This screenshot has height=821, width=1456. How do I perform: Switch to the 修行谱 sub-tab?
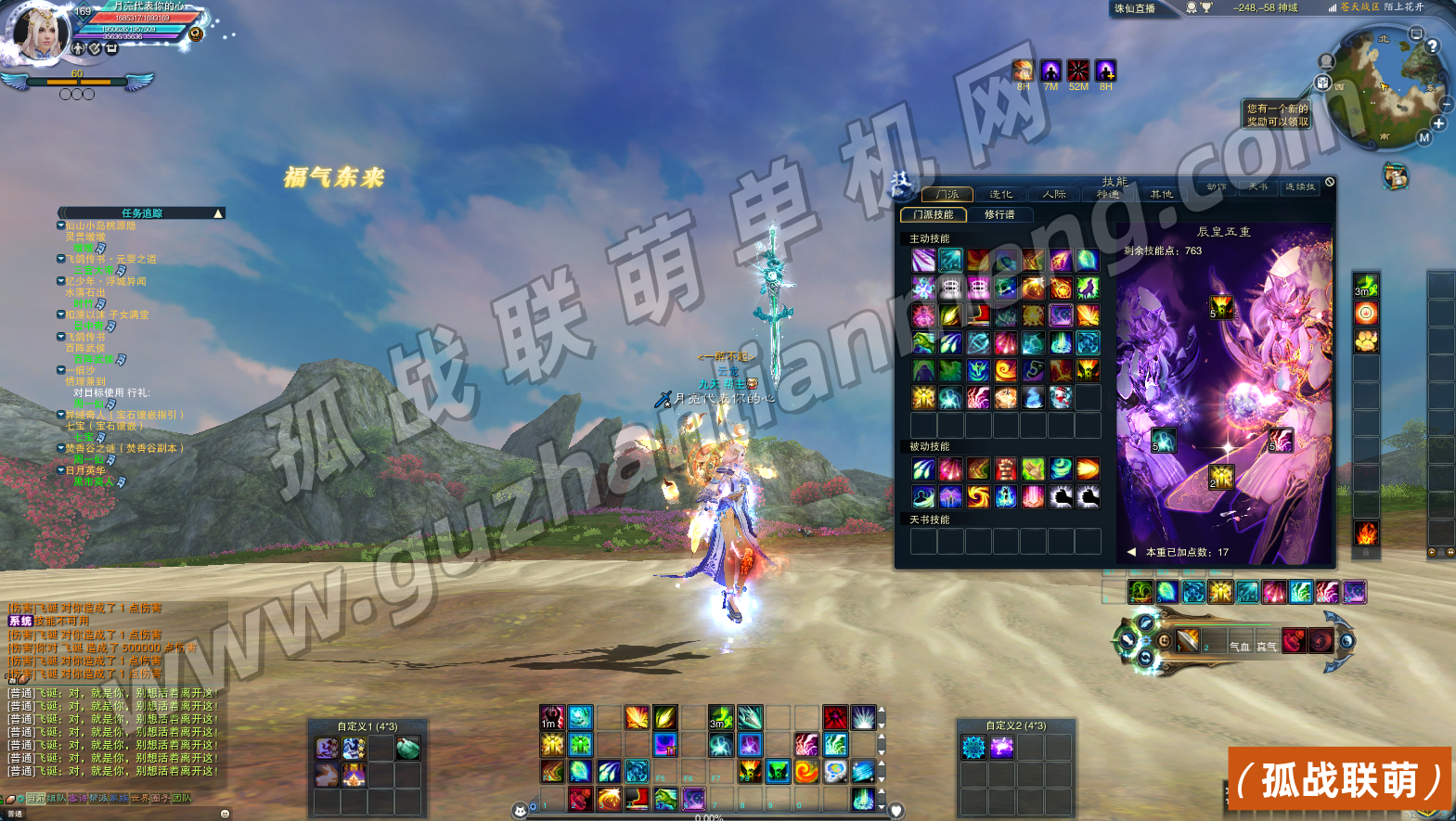[999, 214]
